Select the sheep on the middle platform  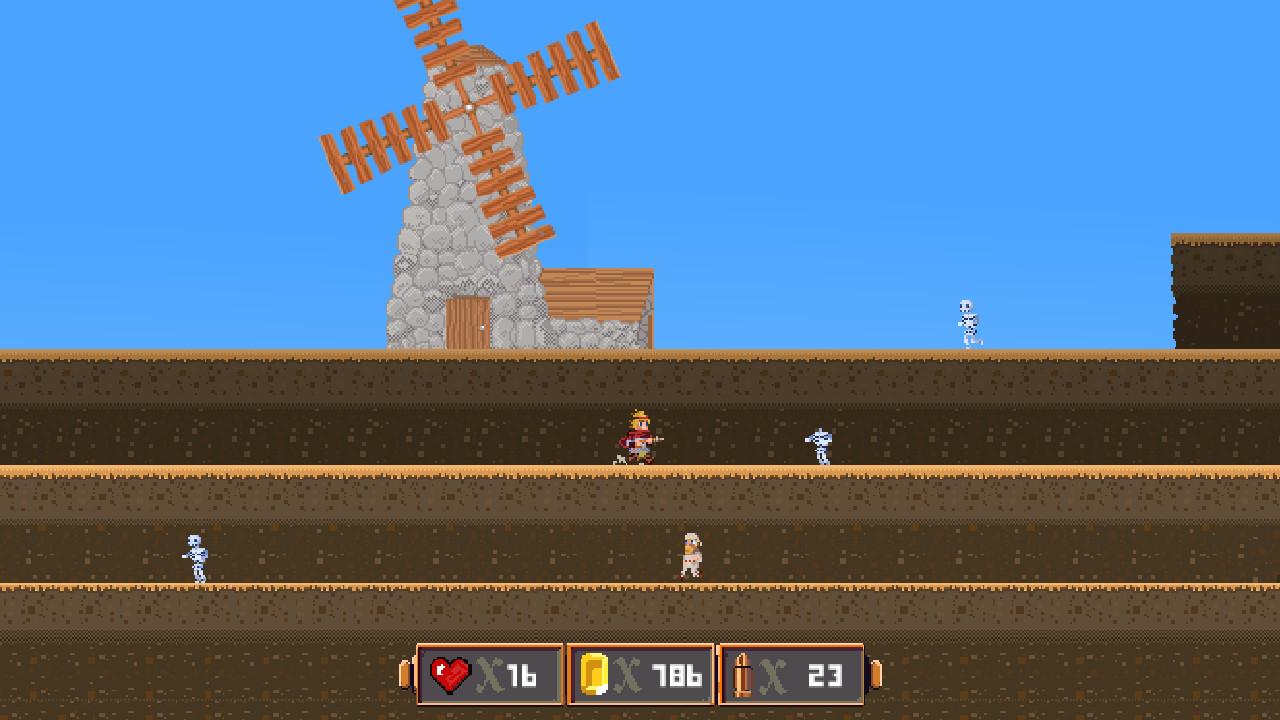point(692,556)
